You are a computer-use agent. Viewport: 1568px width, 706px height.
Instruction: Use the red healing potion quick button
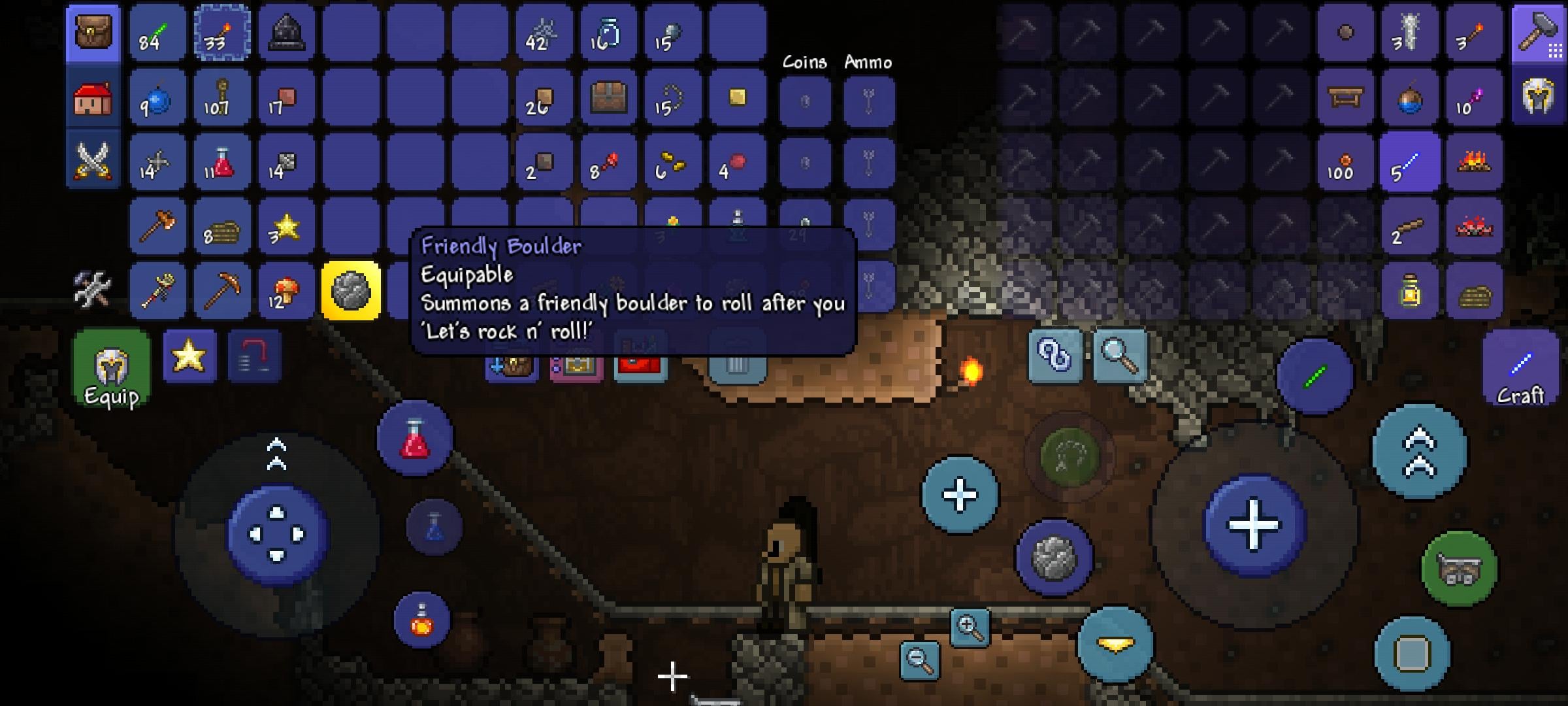415,438
